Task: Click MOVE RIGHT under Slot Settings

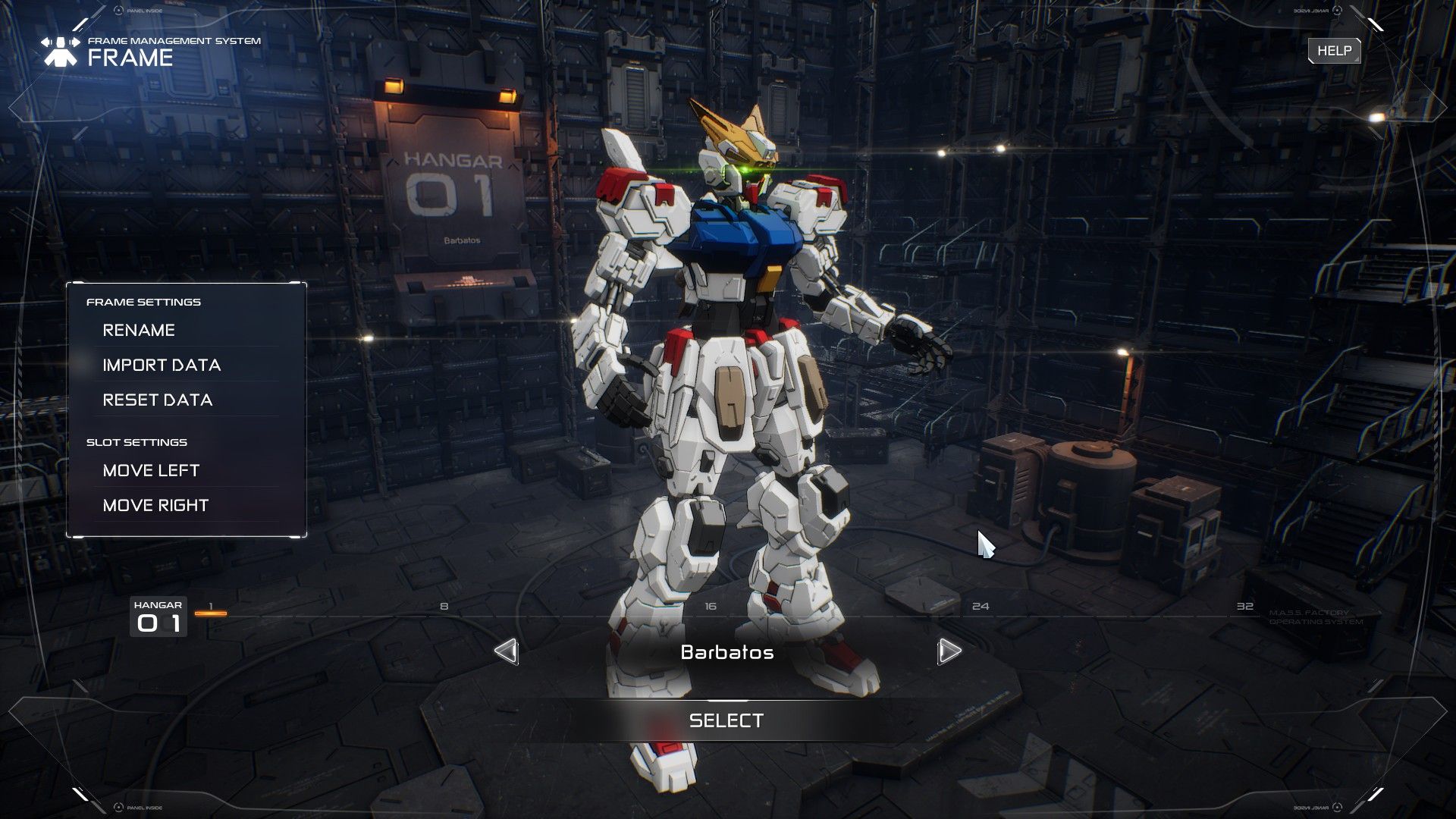Action: pos(156,504)
